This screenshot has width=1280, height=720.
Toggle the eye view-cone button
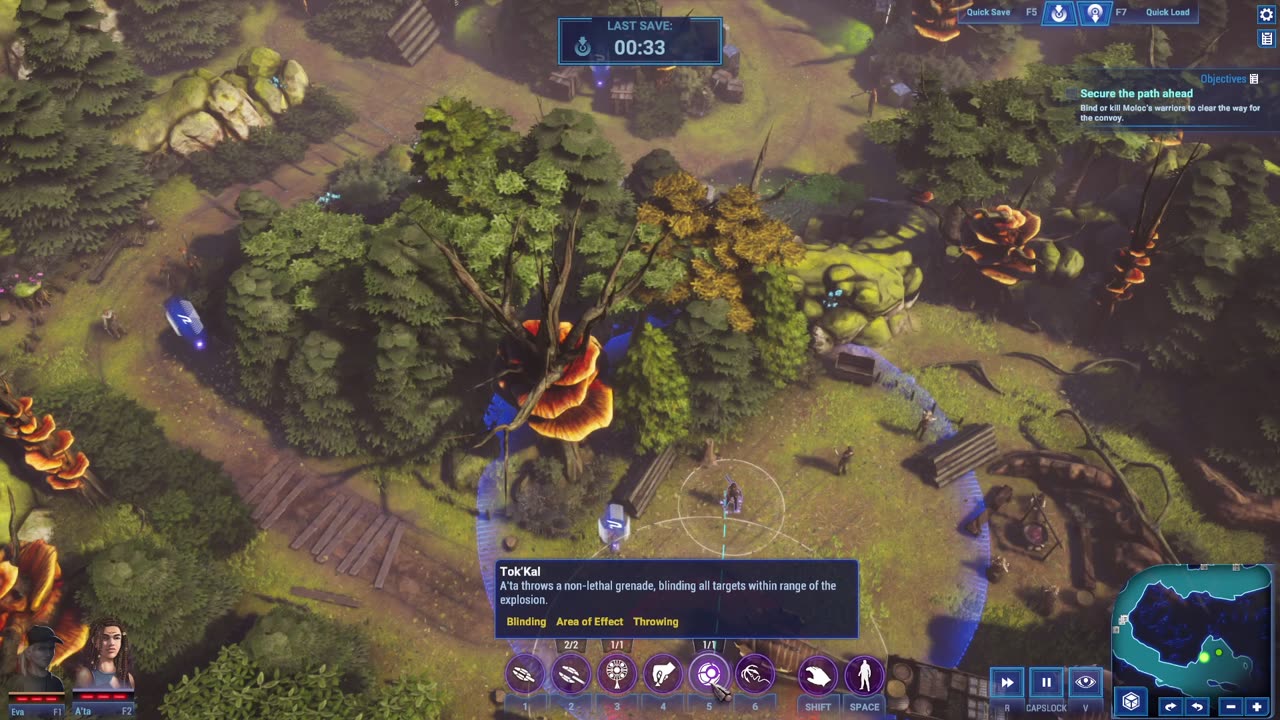coord(1085,682)
